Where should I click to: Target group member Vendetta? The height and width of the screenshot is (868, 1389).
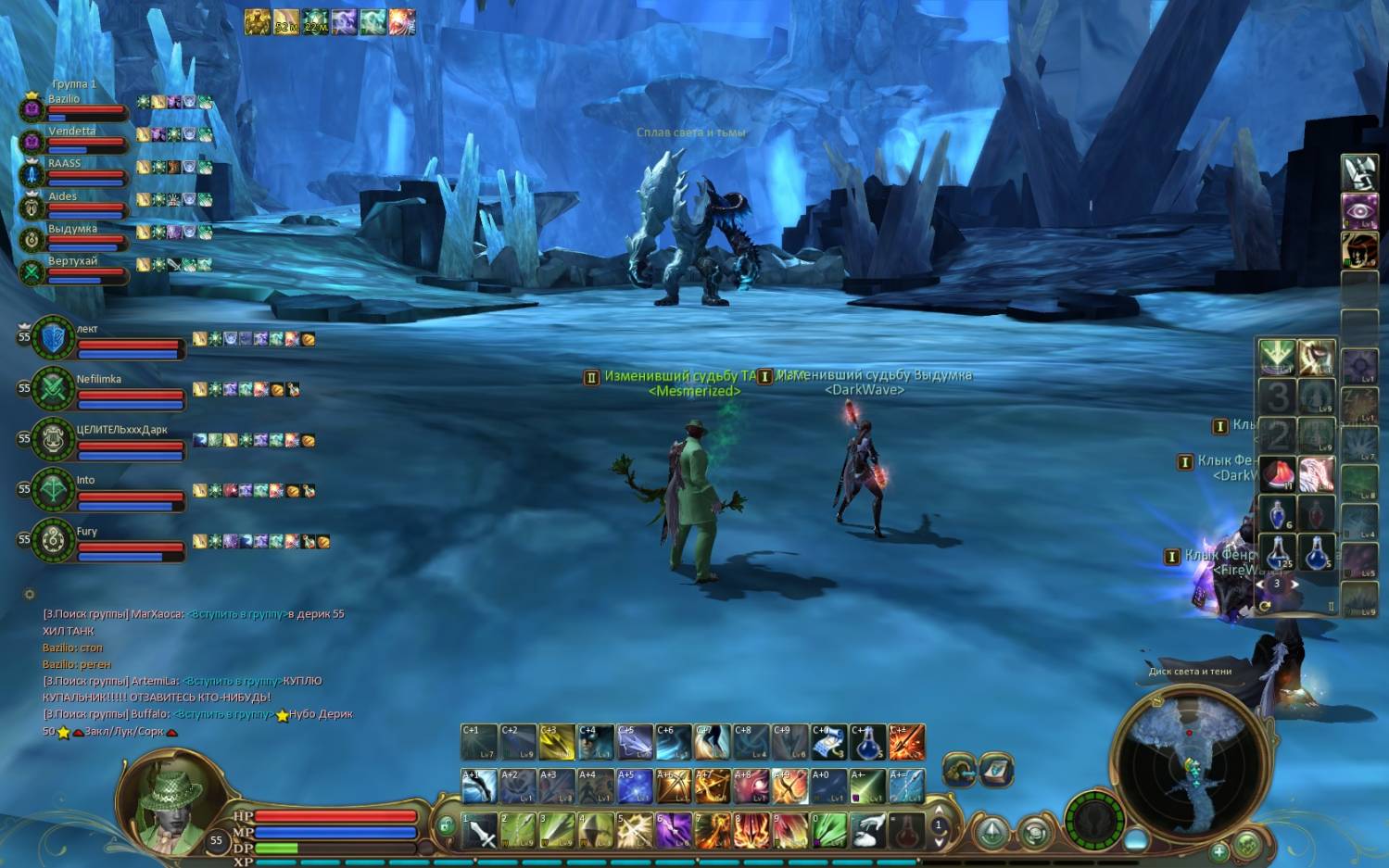(x=74, y=139)
